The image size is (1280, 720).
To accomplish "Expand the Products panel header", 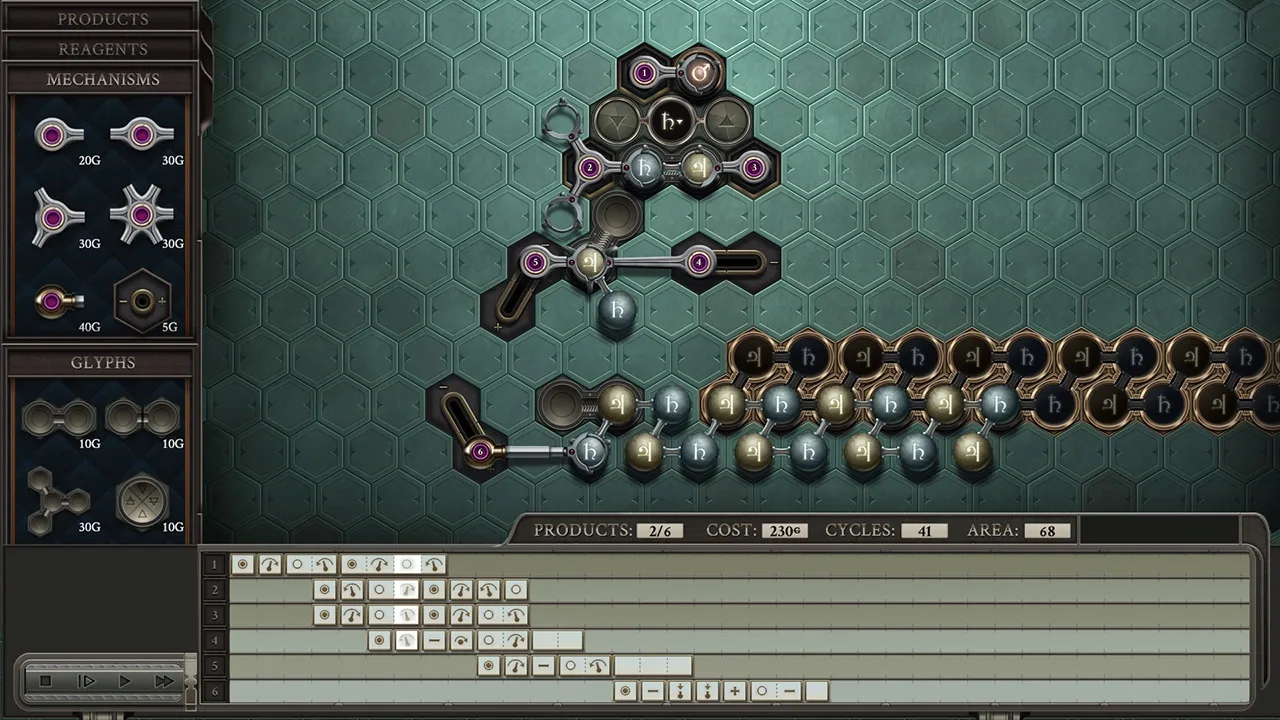I will pos(102,19).
